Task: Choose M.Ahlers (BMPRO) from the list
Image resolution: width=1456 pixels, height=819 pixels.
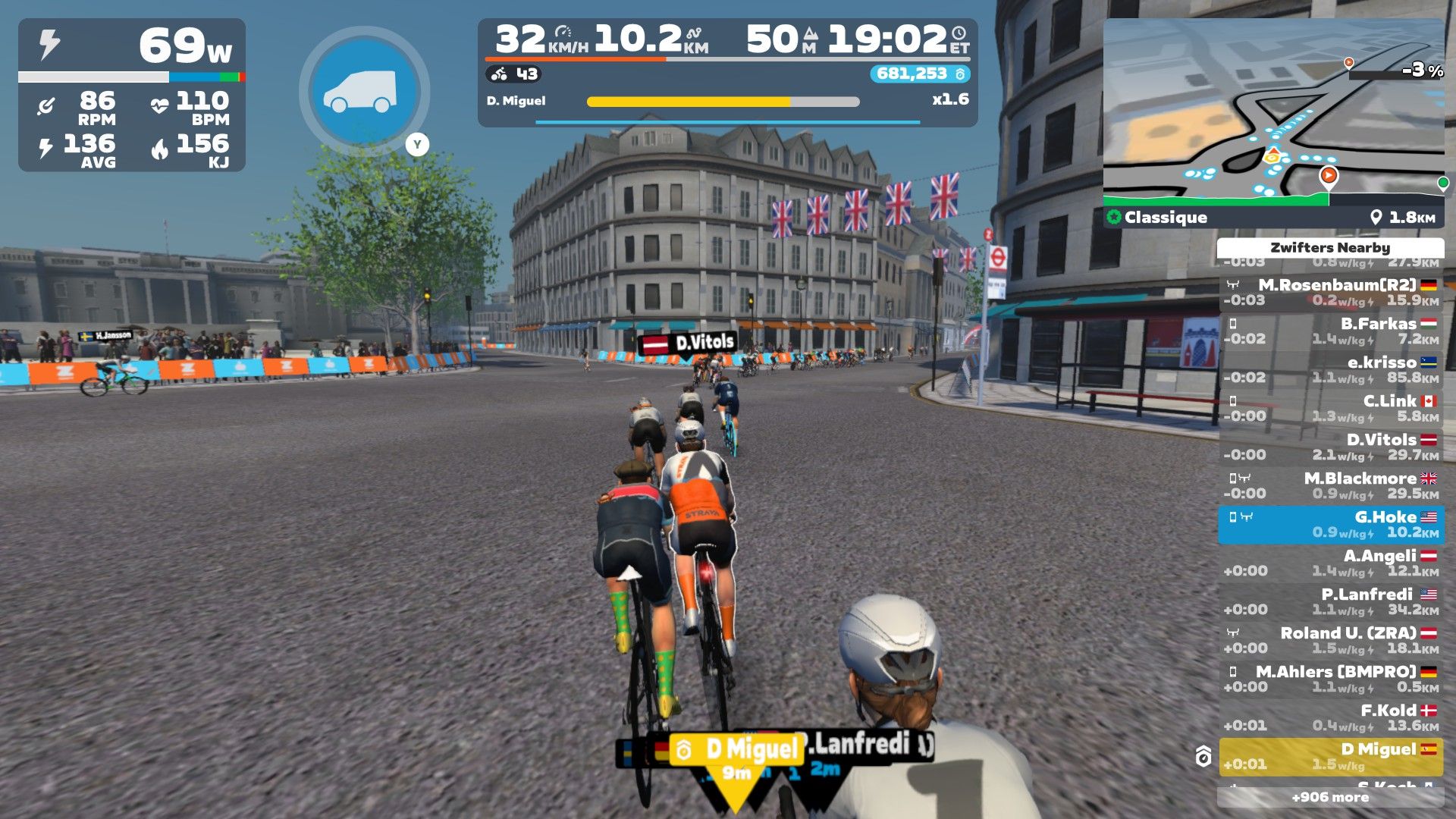Action: 1331,679
